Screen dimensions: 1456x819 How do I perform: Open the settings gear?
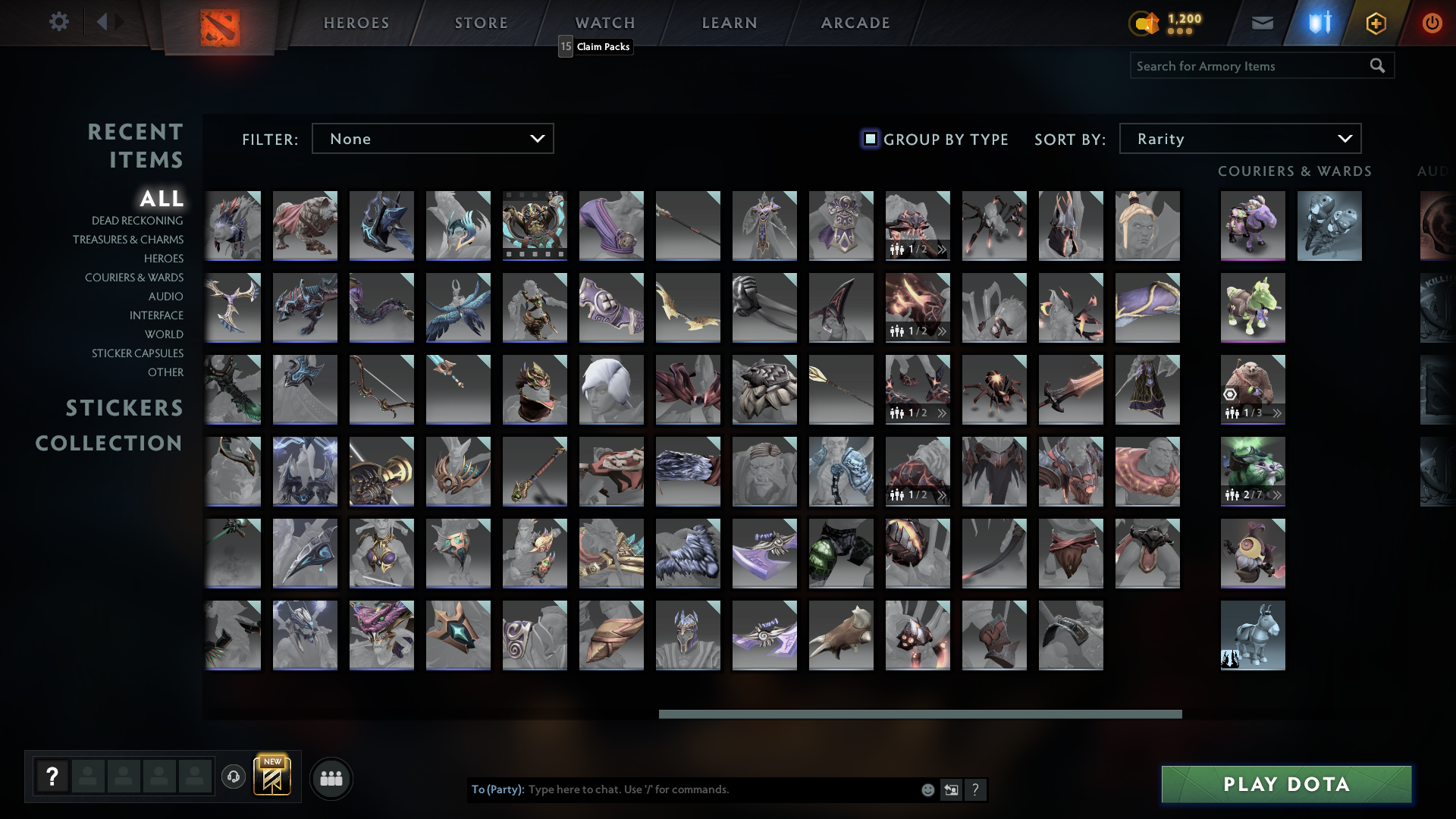tap(59, 22)
